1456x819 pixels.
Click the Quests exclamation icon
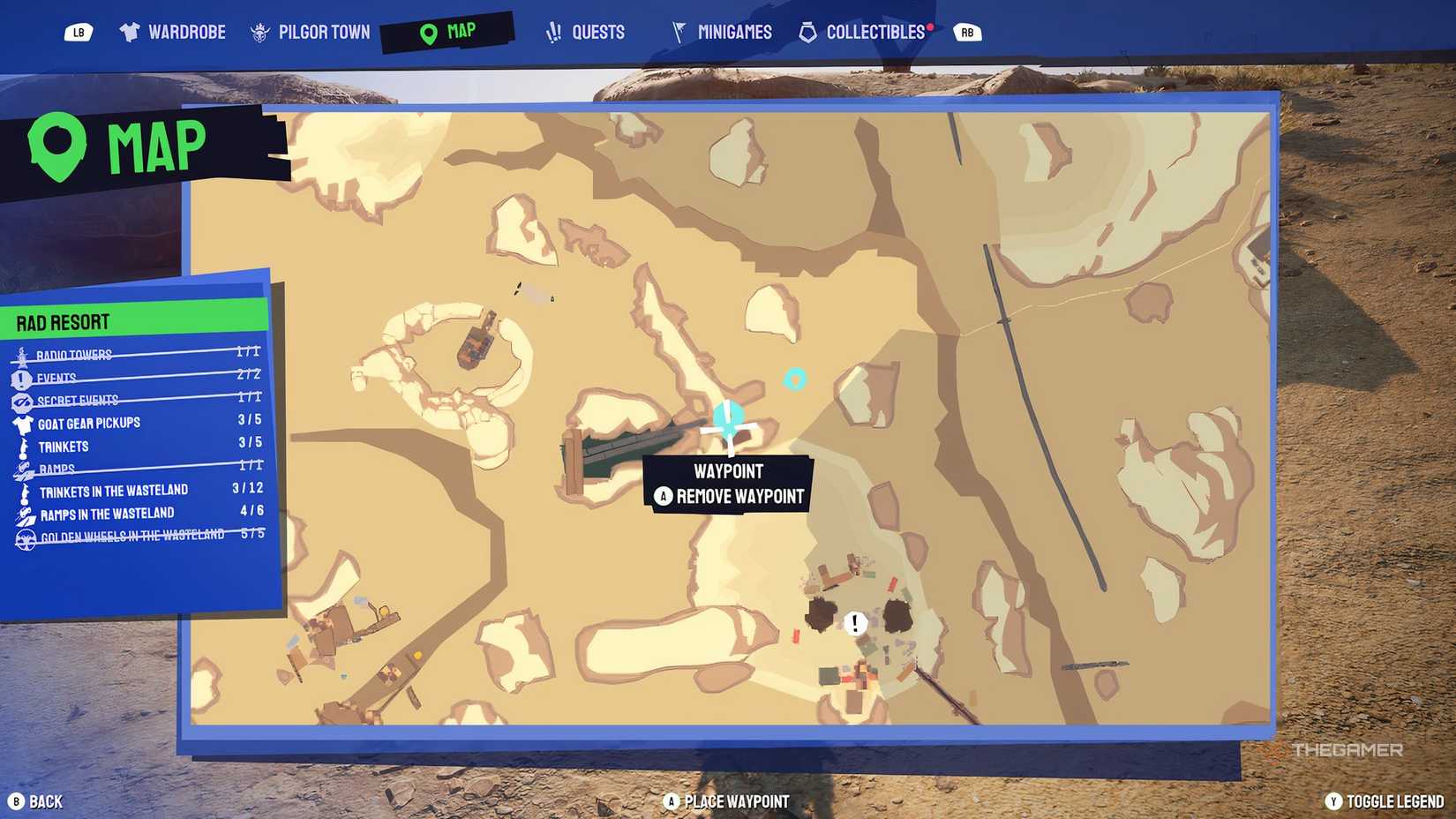pyautogui.click(x=552, y=31)
